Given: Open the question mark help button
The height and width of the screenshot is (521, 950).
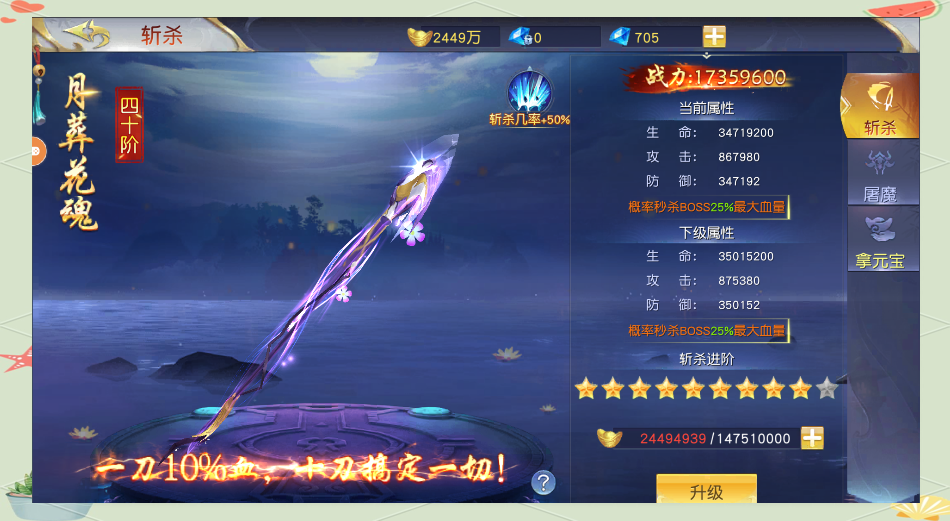Looking at the screenshot, I should pyautogui.click(x=543, y=483).
